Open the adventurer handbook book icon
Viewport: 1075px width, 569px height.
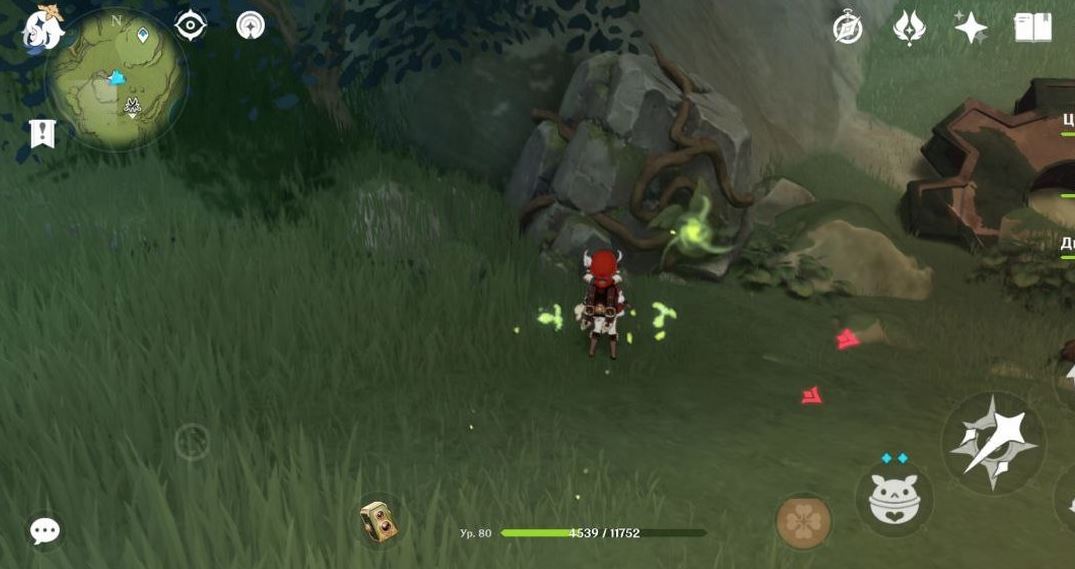coord(1033,28)
